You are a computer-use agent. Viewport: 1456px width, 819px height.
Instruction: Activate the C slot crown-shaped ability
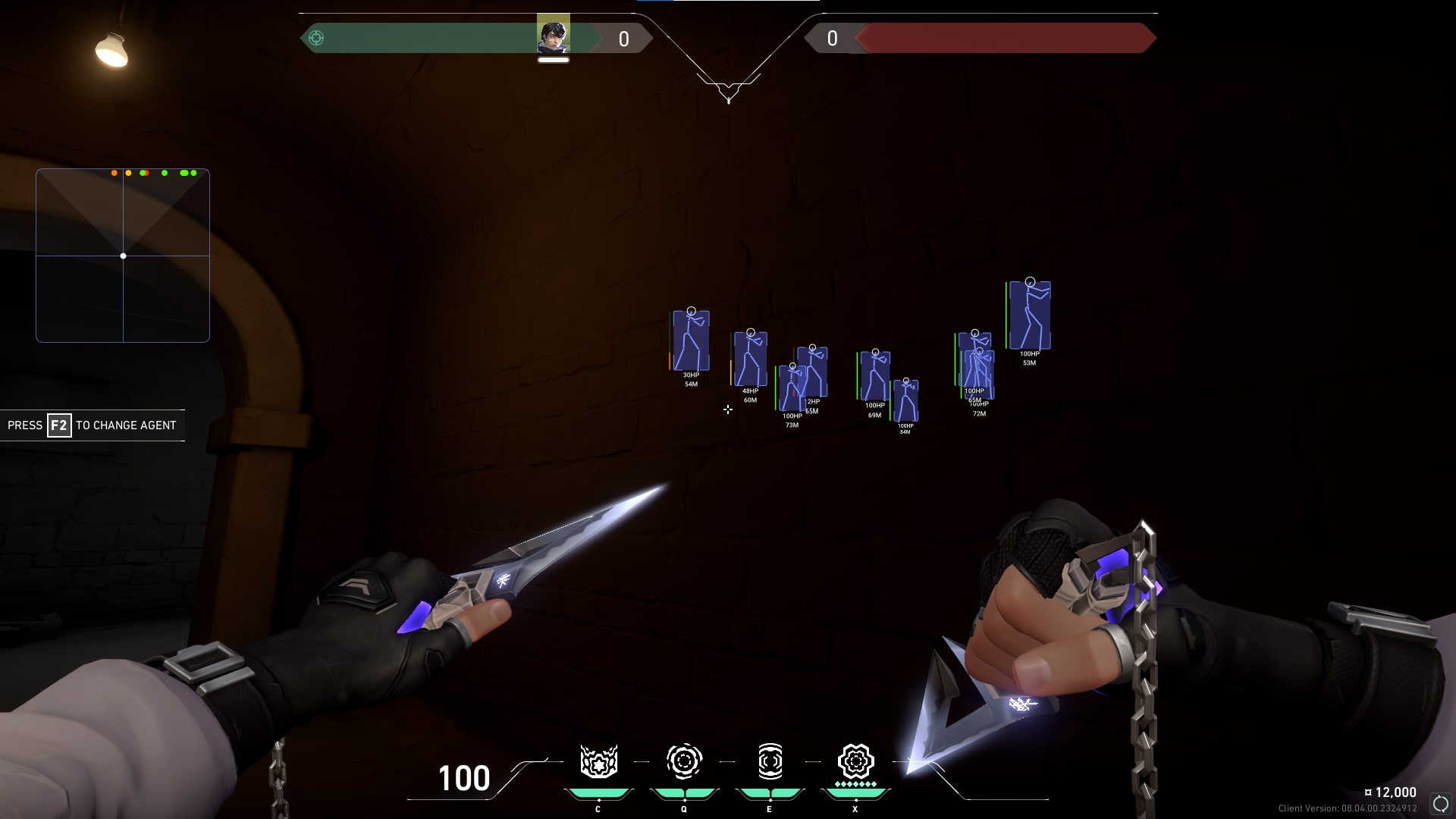pos(598,761)
